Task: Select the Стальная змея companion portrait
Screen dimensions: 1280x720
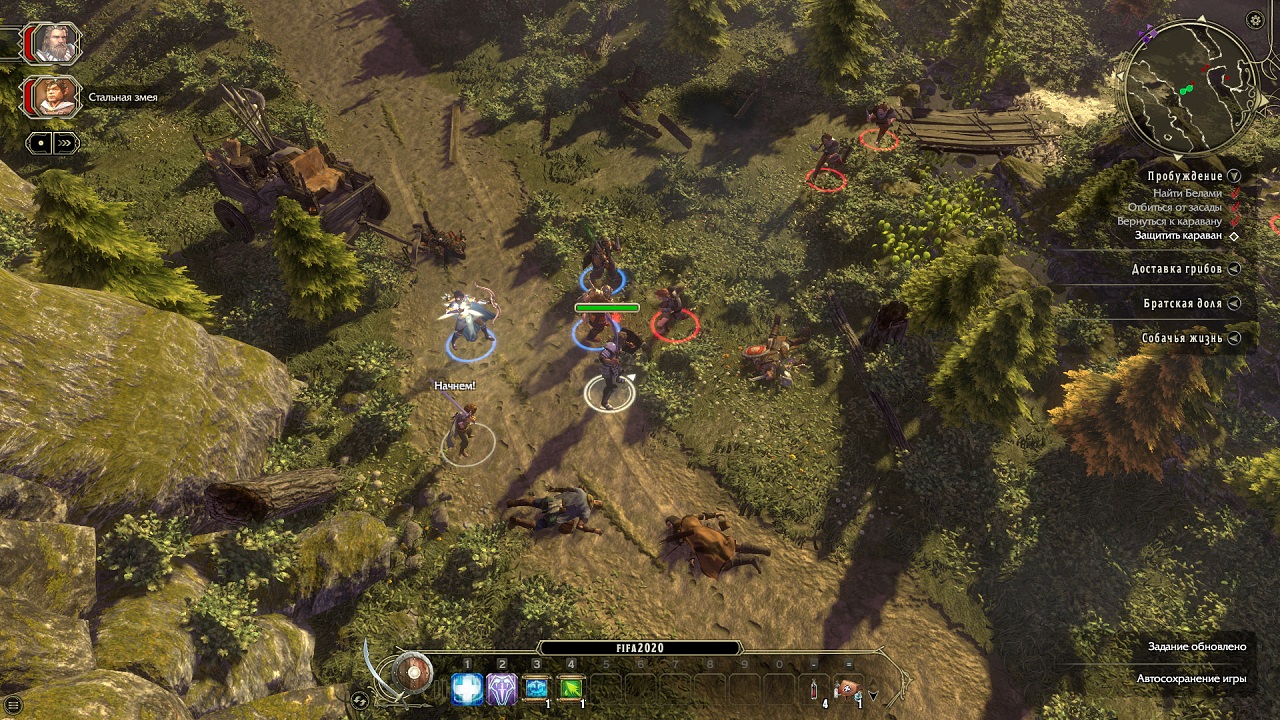Action: [52, 97]
